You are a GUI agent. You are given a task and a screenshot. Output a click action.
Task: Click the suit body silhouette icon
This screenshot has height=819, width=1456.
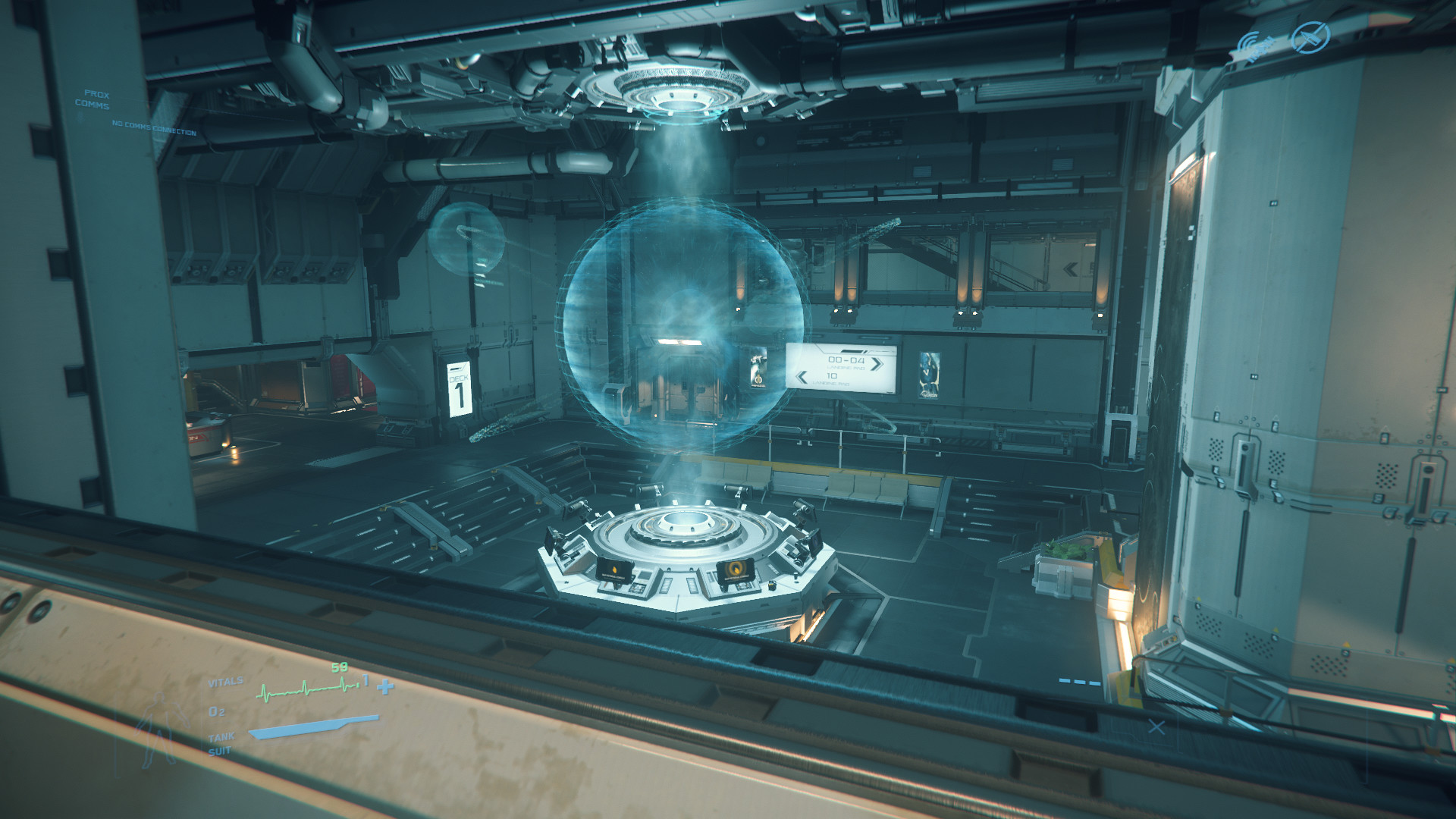point(160,730)
